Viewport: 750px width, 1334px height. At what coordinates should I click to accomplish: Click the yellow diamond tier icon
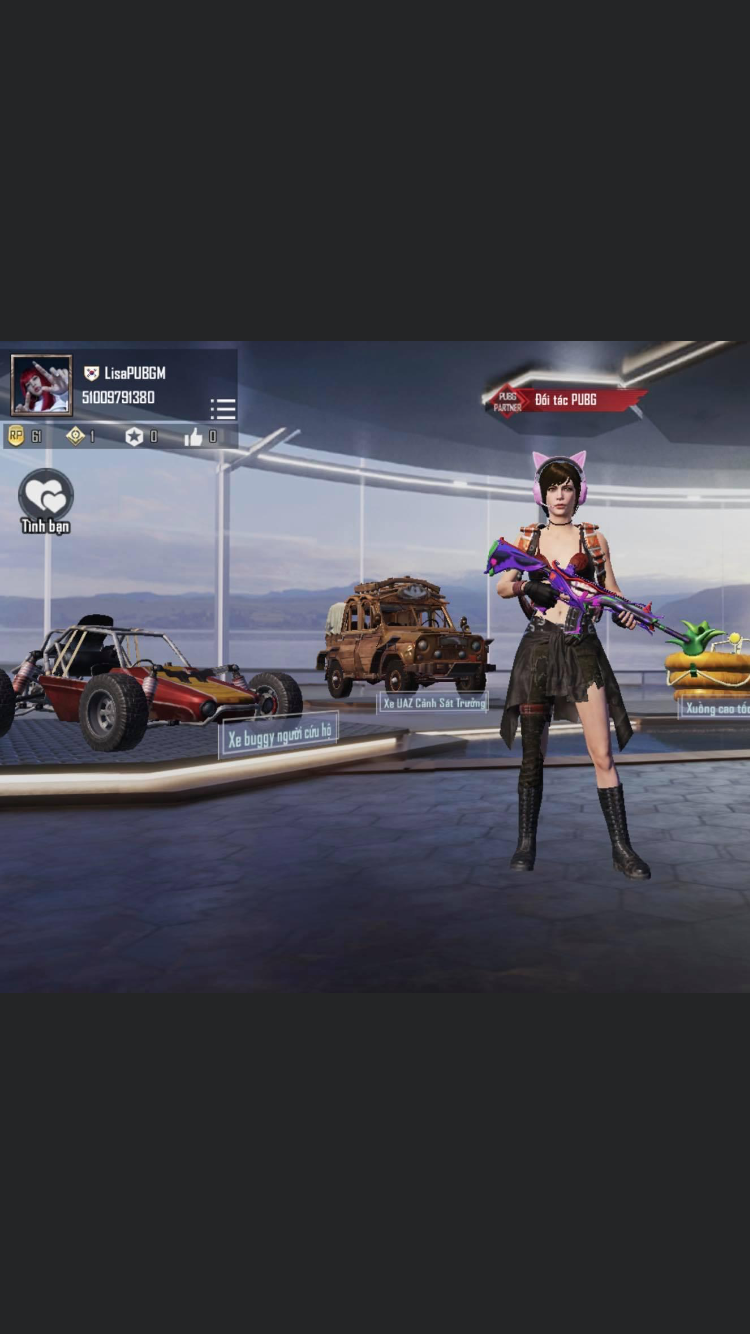coord(75,436)
